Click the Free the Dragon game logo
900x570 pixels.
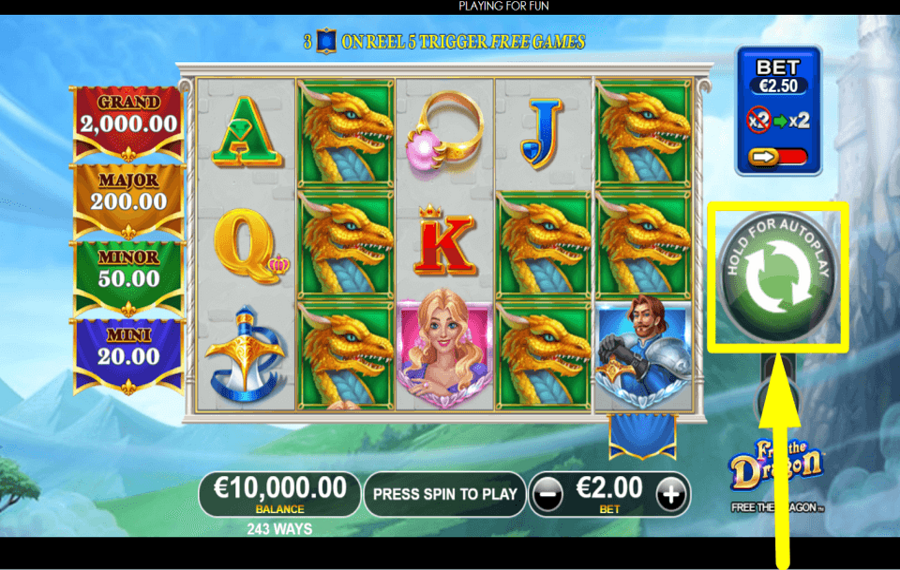(x=778, y=466)
